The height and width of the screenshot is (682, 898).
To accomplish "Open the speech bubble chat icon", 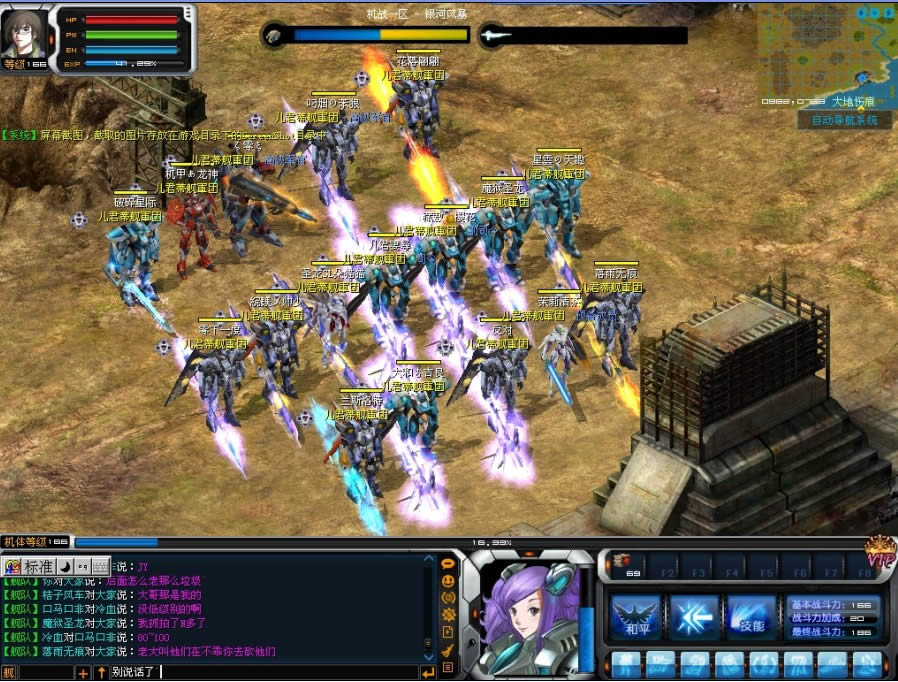I will pos(448,564).
